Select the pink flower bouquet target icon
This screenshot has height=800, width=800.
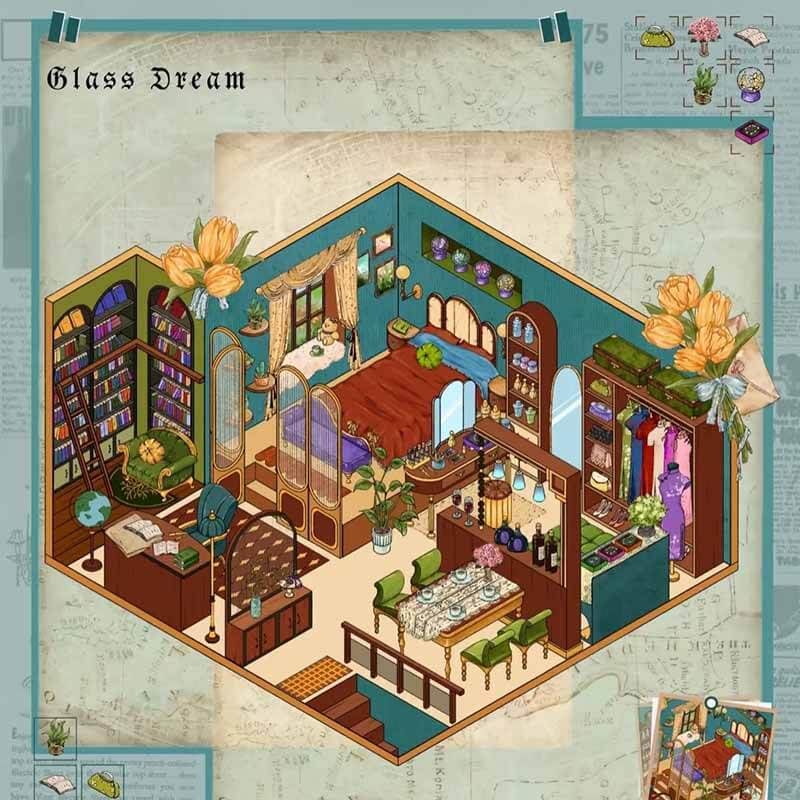click(704, 36)
